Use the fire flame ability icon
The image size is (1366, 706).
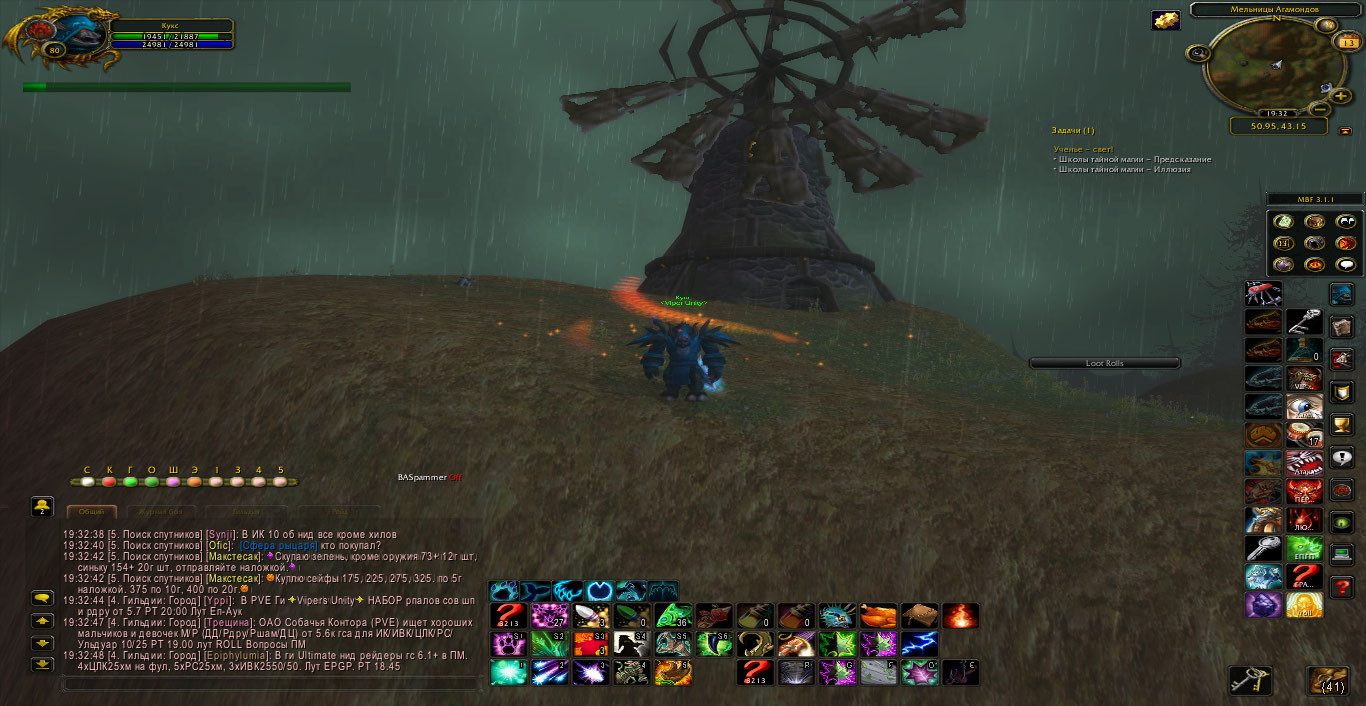[x=960, y=616]
